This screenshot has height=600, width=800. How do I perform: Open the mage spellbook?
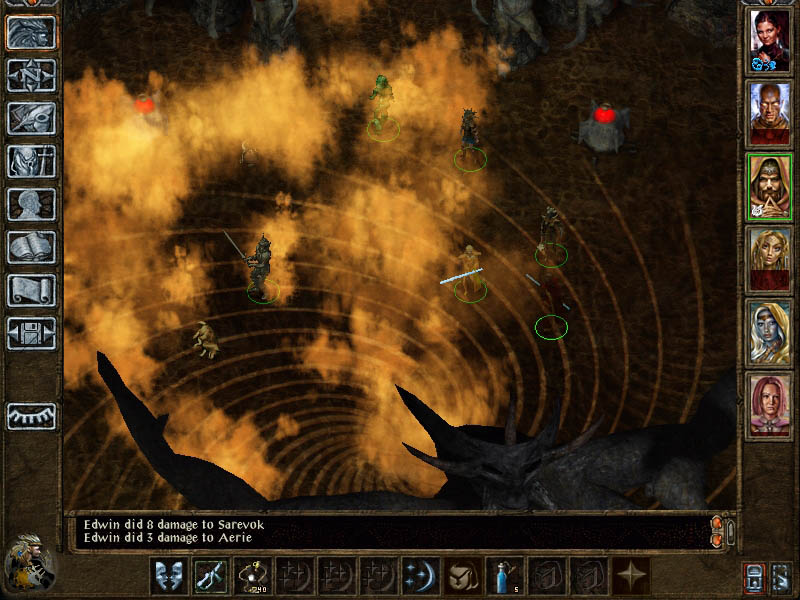(31, 247)
